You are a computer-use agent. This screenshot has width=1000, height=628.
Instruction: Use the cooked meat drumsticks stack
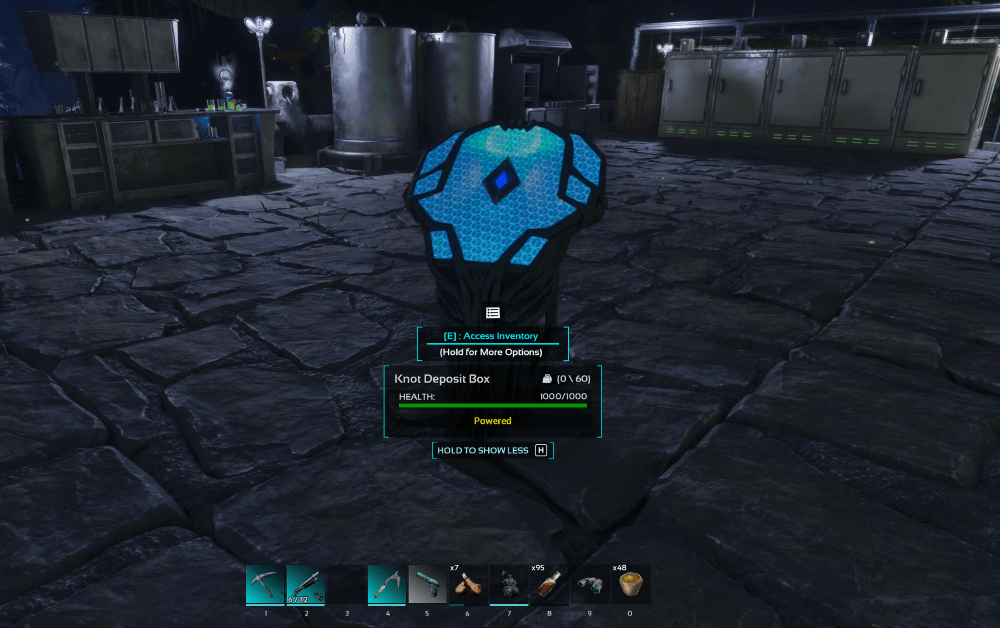468,584
